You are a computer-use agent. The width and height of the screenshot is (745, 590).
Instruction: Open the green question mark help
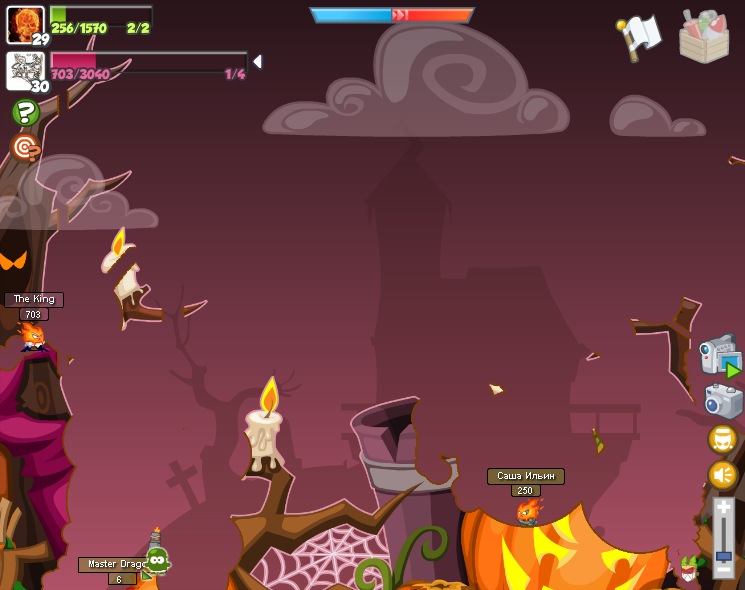coord(26,113)
